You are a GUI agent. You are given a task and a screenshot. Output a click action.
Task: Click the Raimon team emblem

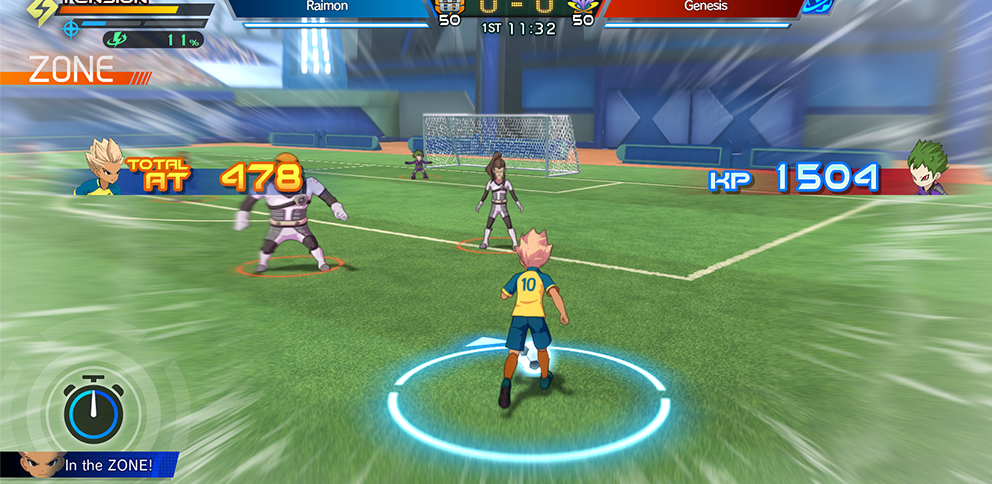click(x=449, y=8)
